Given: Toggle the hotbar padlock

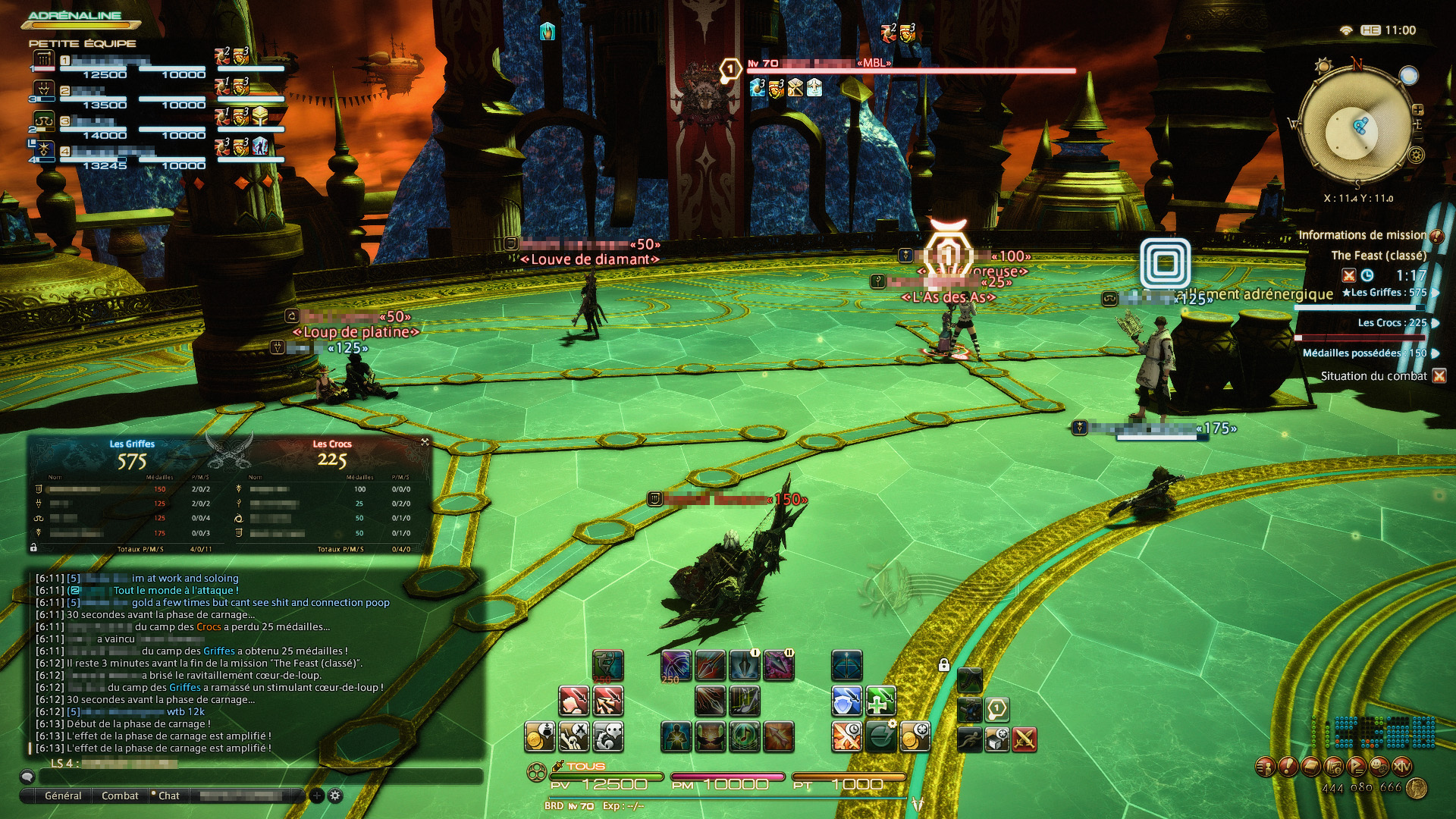Looking at the screenshot, I should tap(944, 665).
